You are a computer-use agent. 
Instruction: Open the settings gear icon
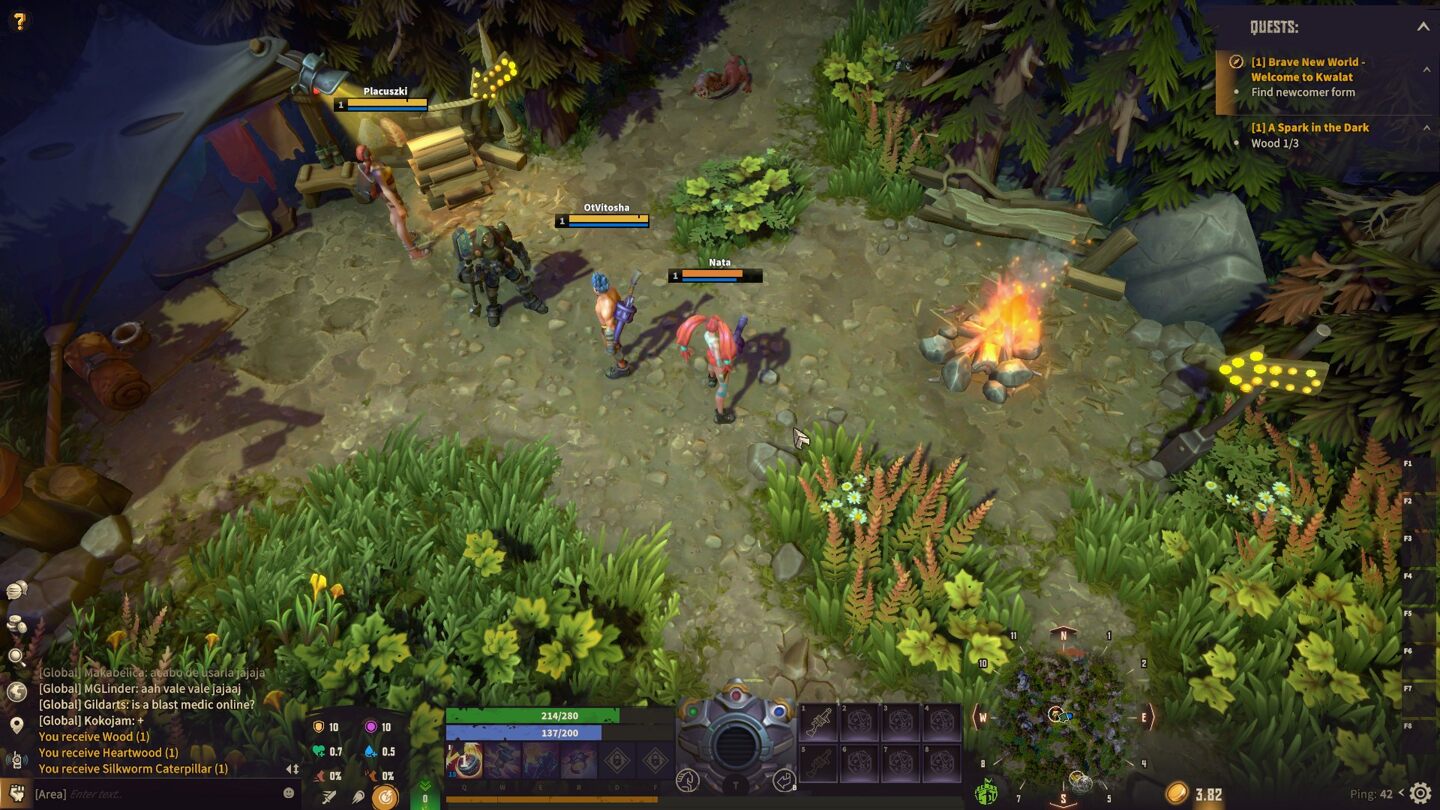[1420, 794]
